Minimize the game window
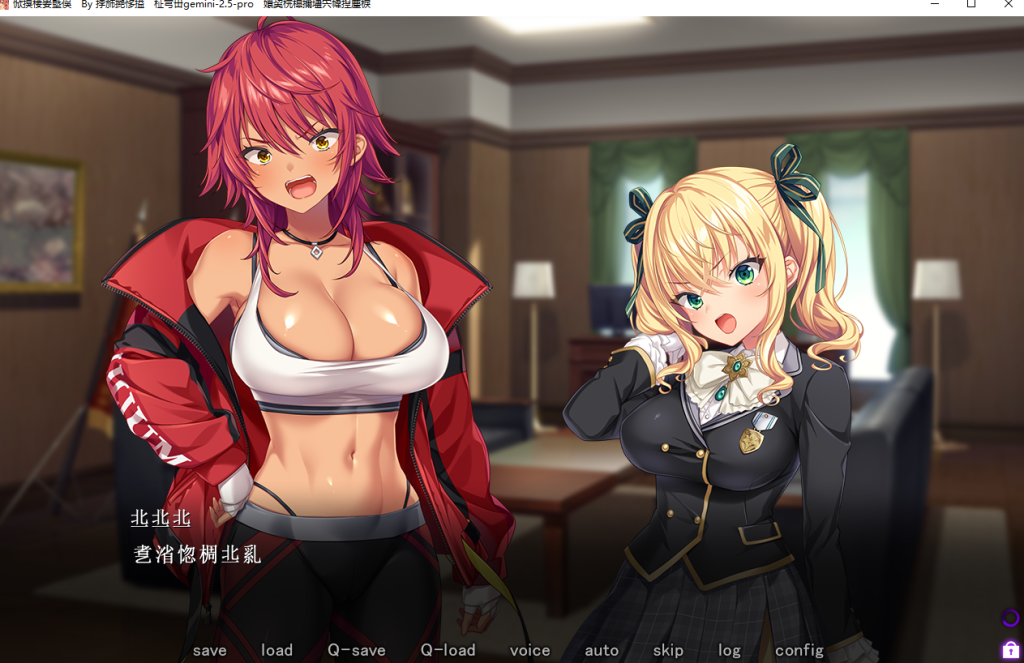The width and height of the screenshot is (1024, 663). [x=934, y=5]
